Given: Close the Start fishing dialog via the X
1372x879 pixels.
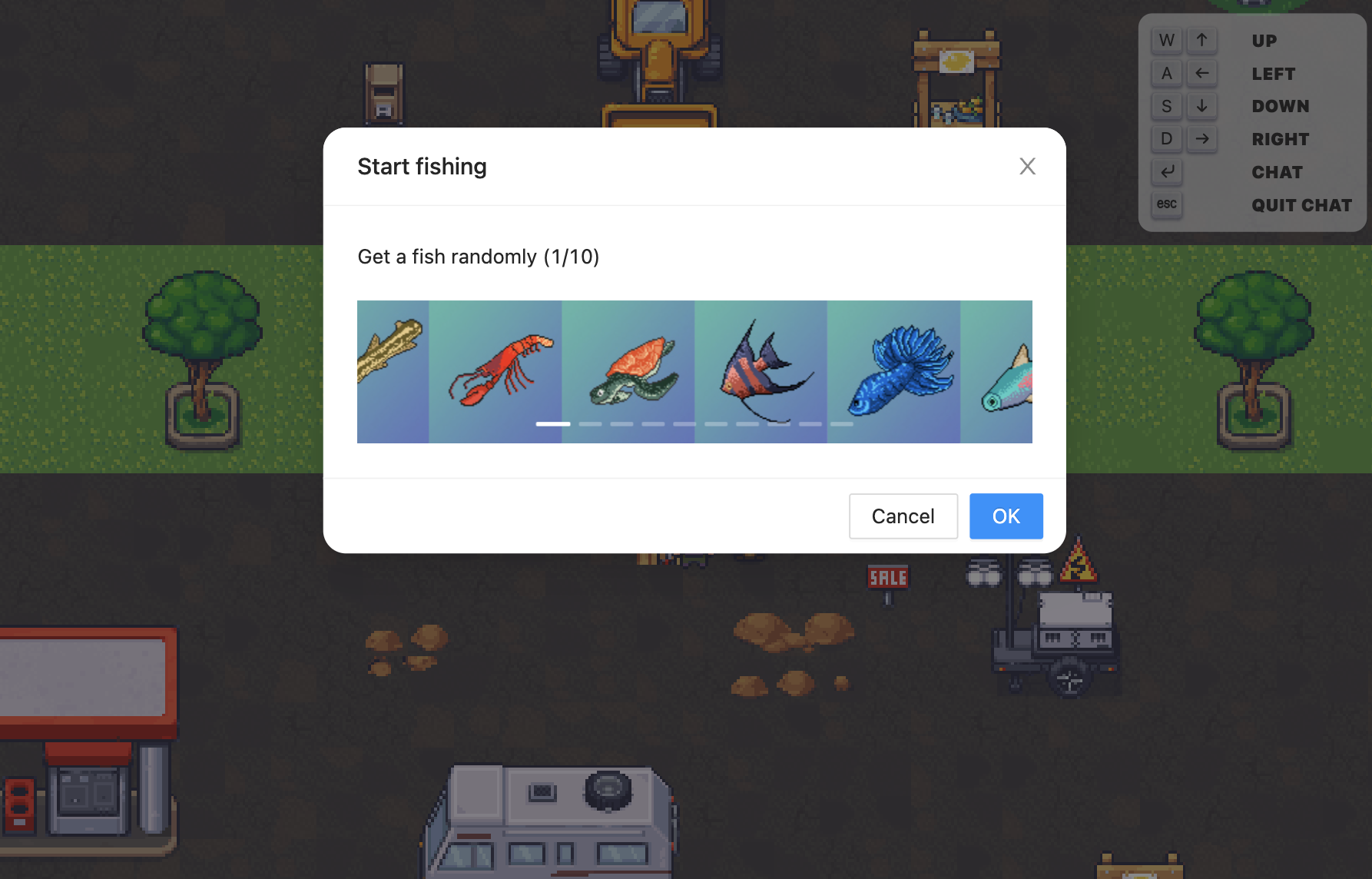Looking at the screenshot, I should (x=1027, y=166).
